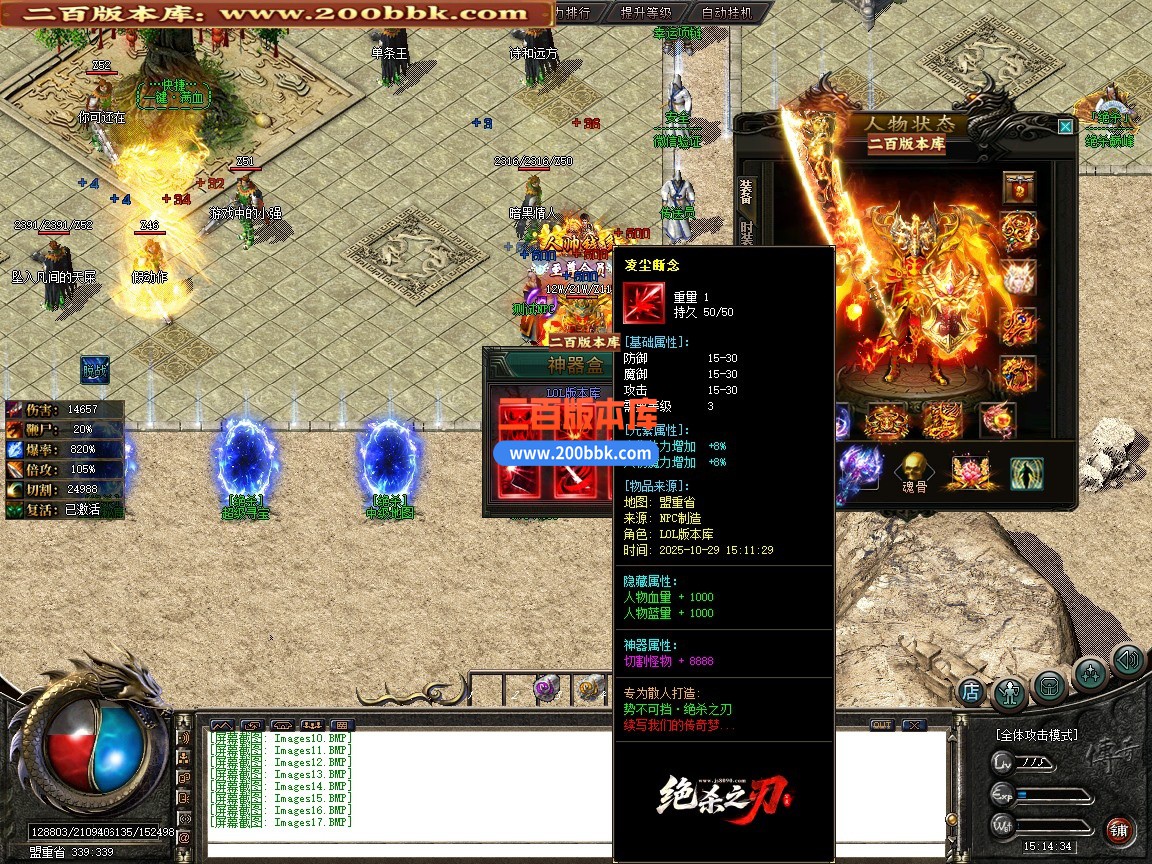Select the 魂骨 golden skull slot
The width and height of the screenshot is (1152, 864).
click(912, 469)
